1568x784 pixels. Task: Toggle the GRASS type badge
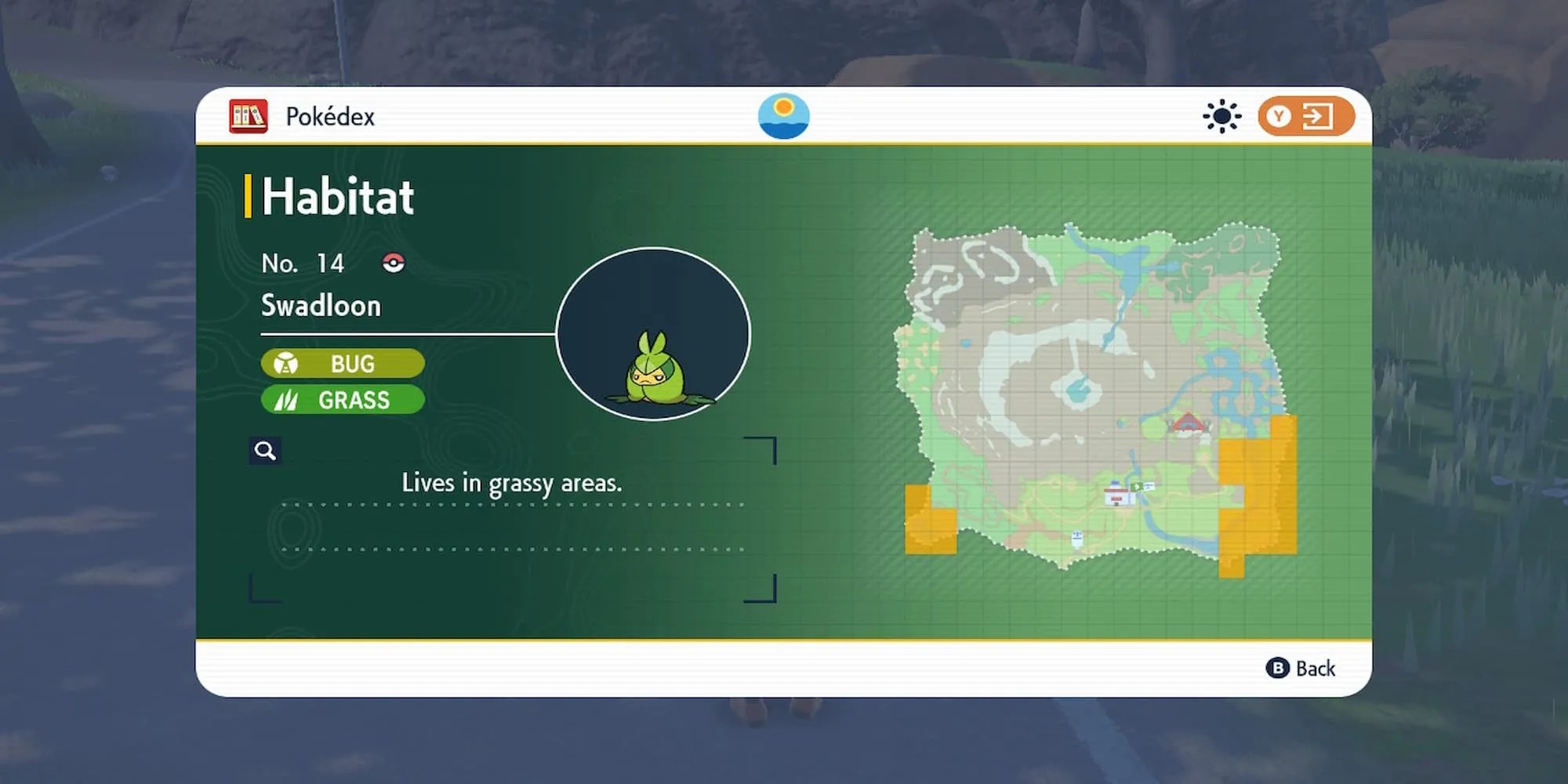[342, 400]
